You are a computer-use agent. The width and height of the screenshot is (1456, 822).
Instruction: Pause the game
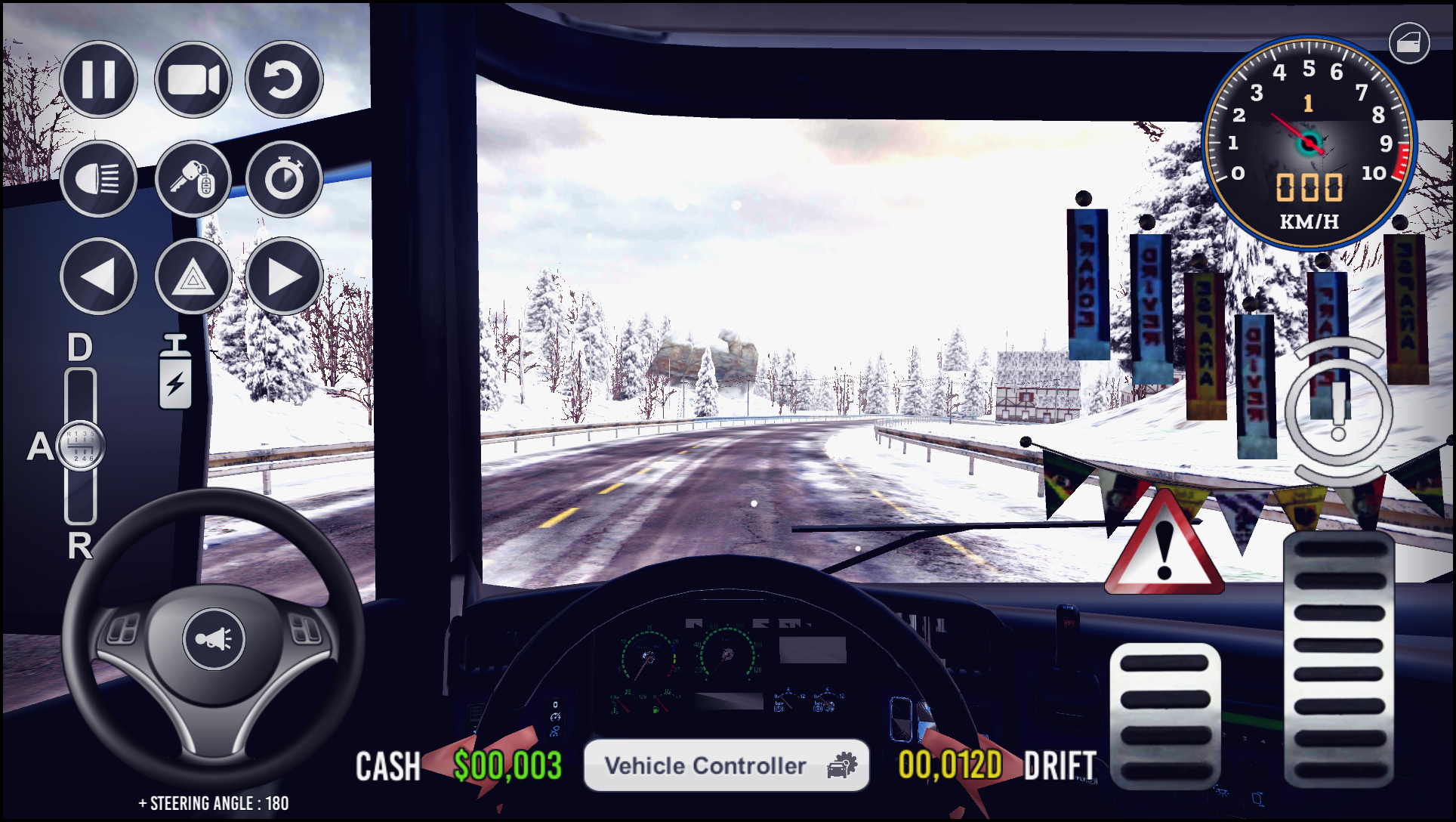coord(99,79)
